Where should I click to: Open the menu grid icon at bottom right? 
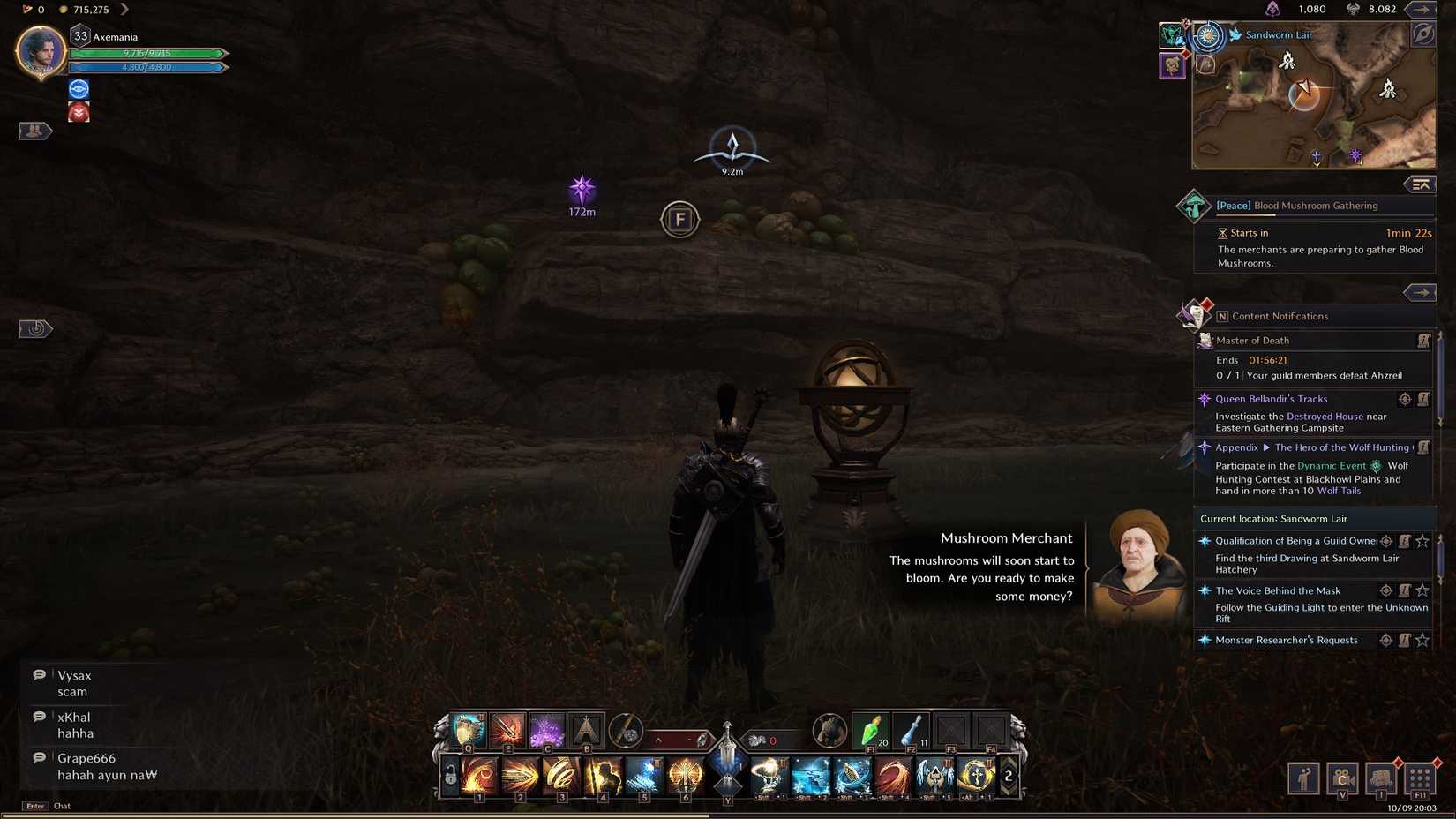click(1420, 779)
